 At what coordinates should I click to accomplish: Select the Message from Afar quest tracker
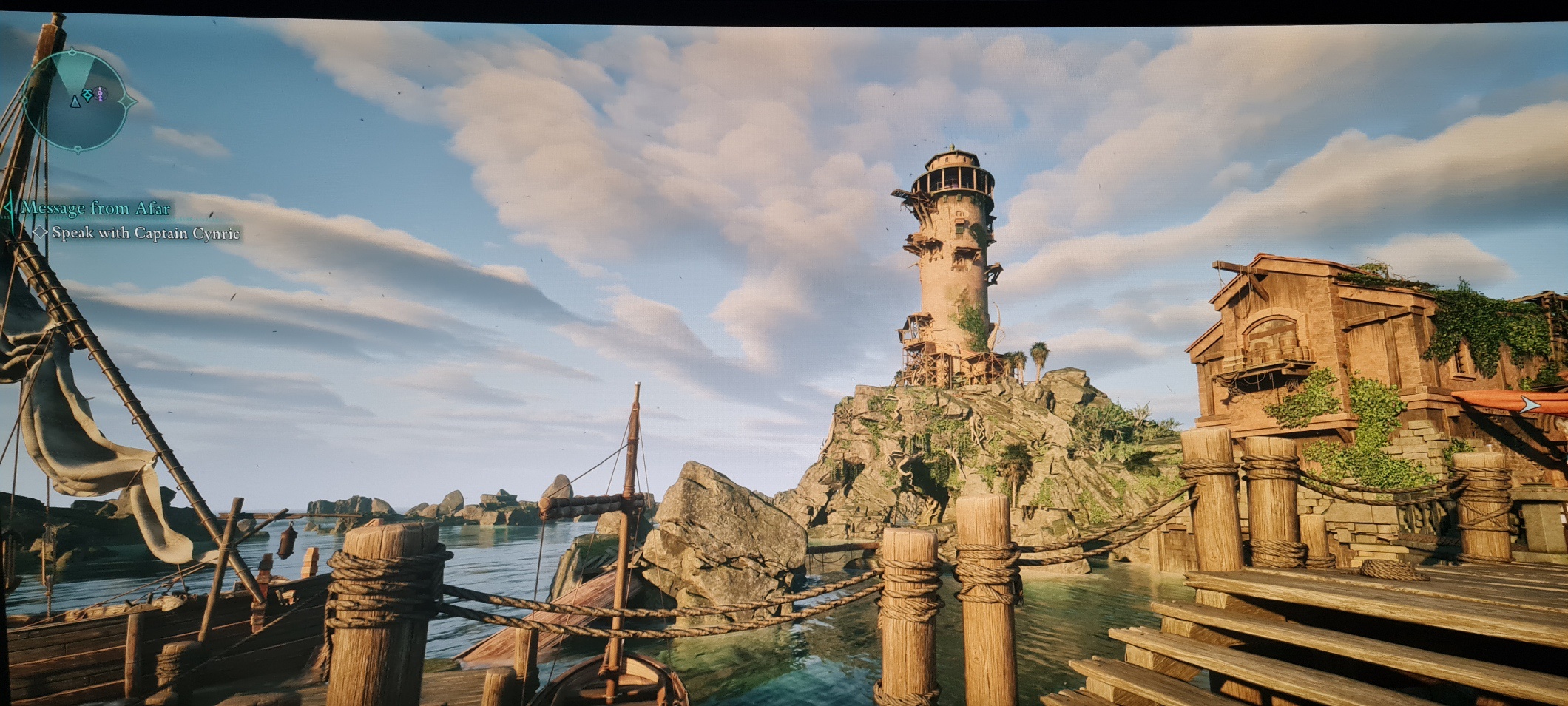coord(95,208)
